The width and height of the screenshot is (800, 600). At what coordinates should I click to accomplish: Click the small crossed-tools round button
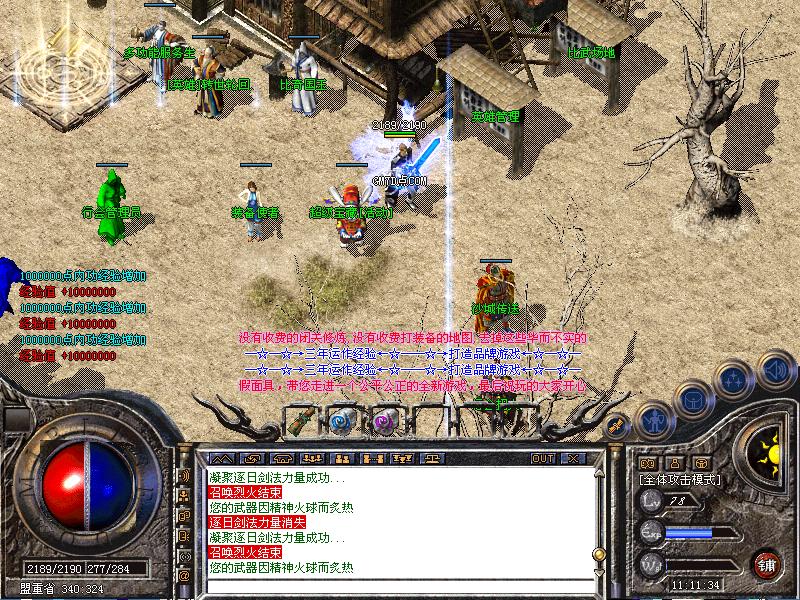coord(617,424)
